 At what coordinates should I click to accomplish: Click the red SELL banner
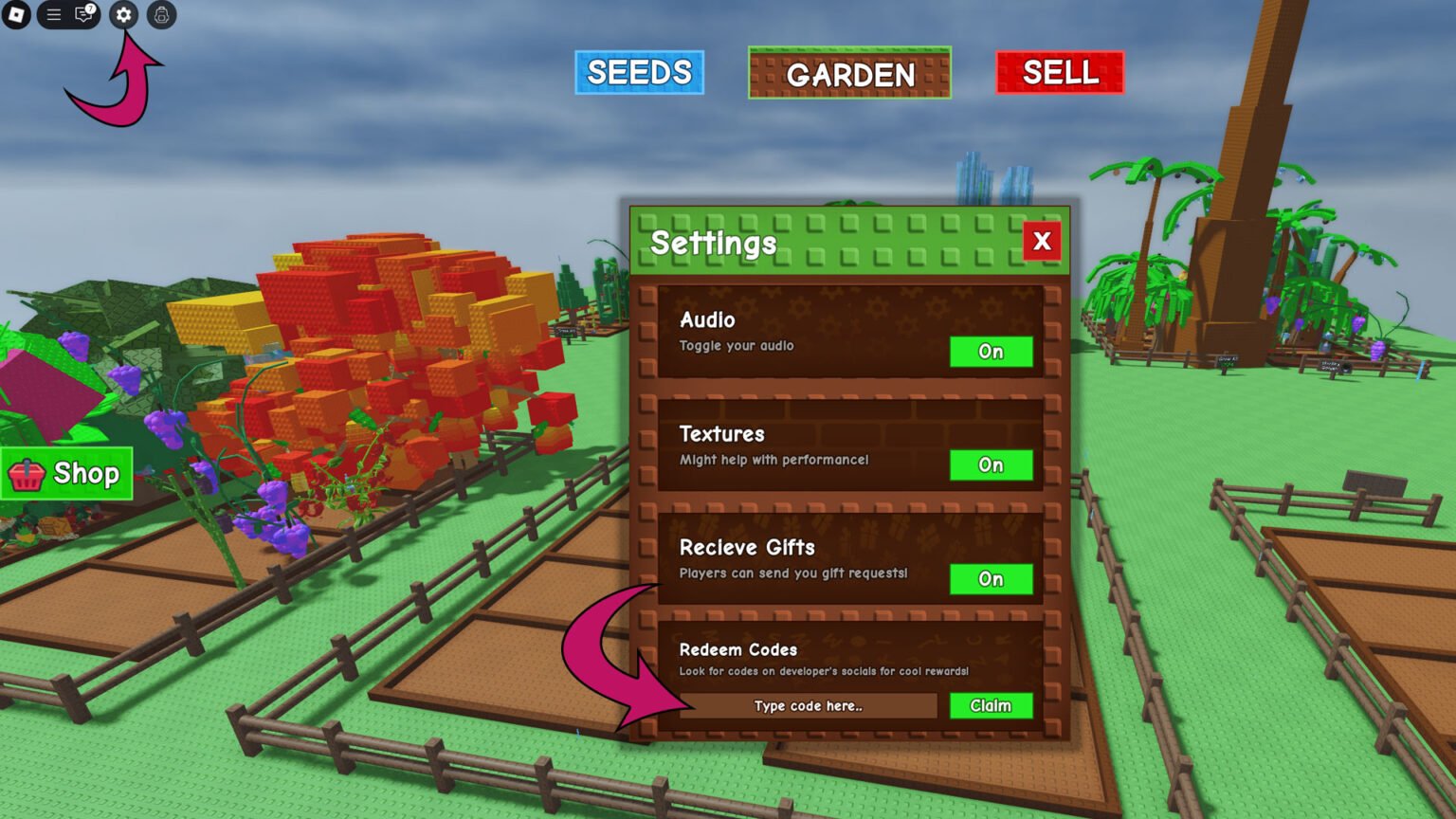pyautogui.click(x=1059, y=72)
